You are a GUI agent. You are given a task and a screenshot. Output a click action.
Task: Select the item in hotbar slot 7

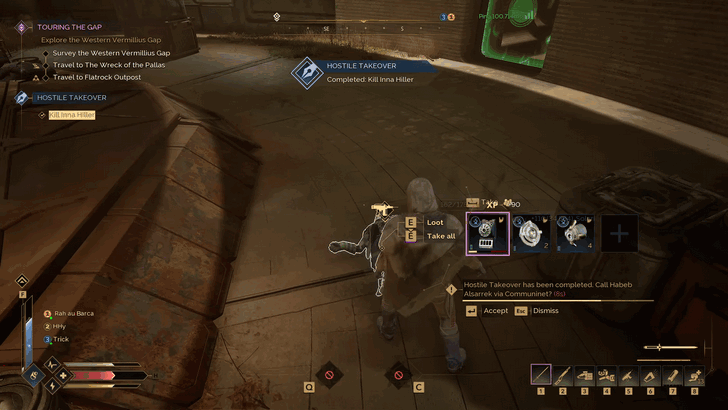674,374
